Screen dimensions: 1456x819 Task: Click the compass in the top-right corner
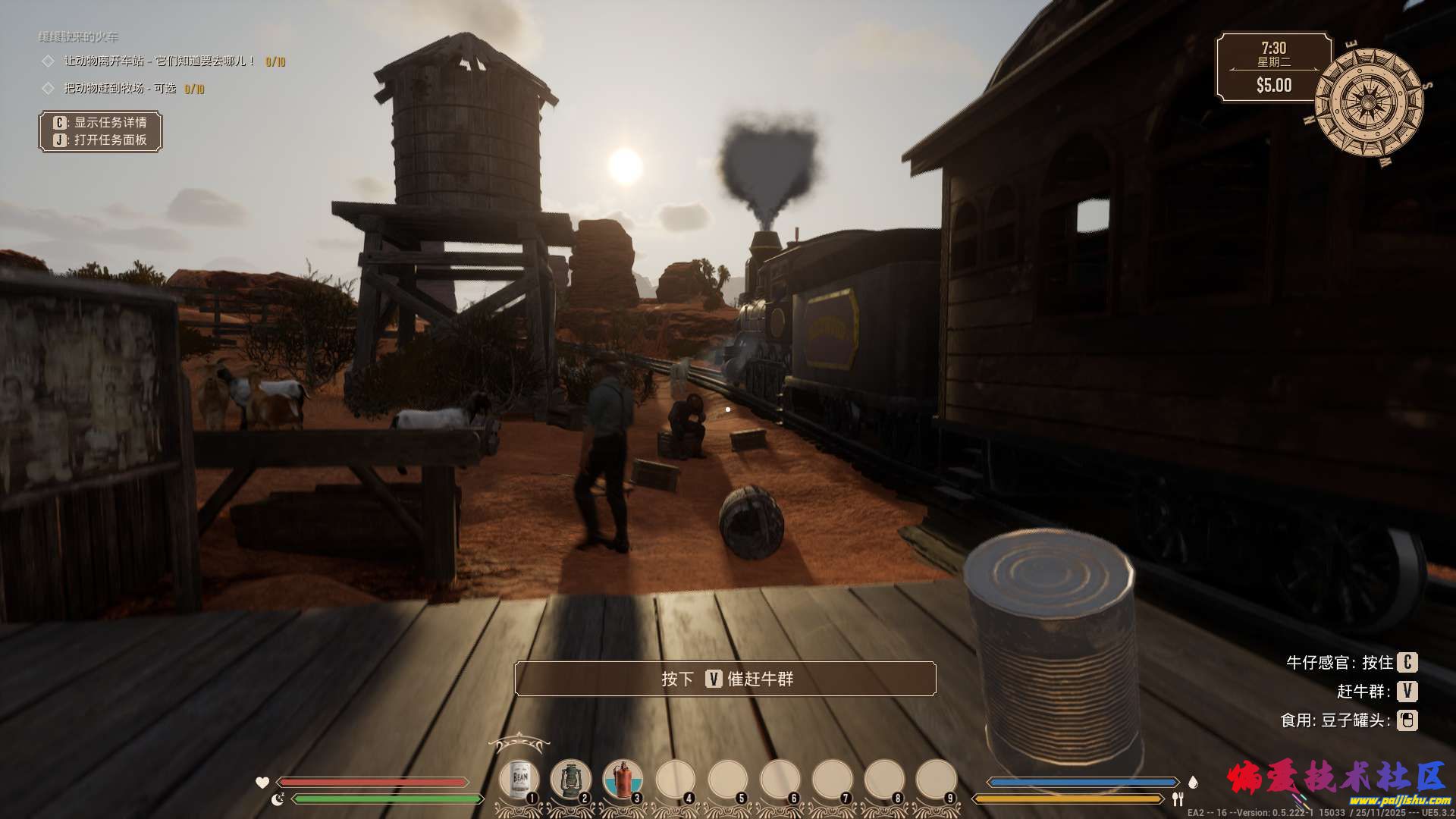pyautogui.click(x=1368, y=102)
